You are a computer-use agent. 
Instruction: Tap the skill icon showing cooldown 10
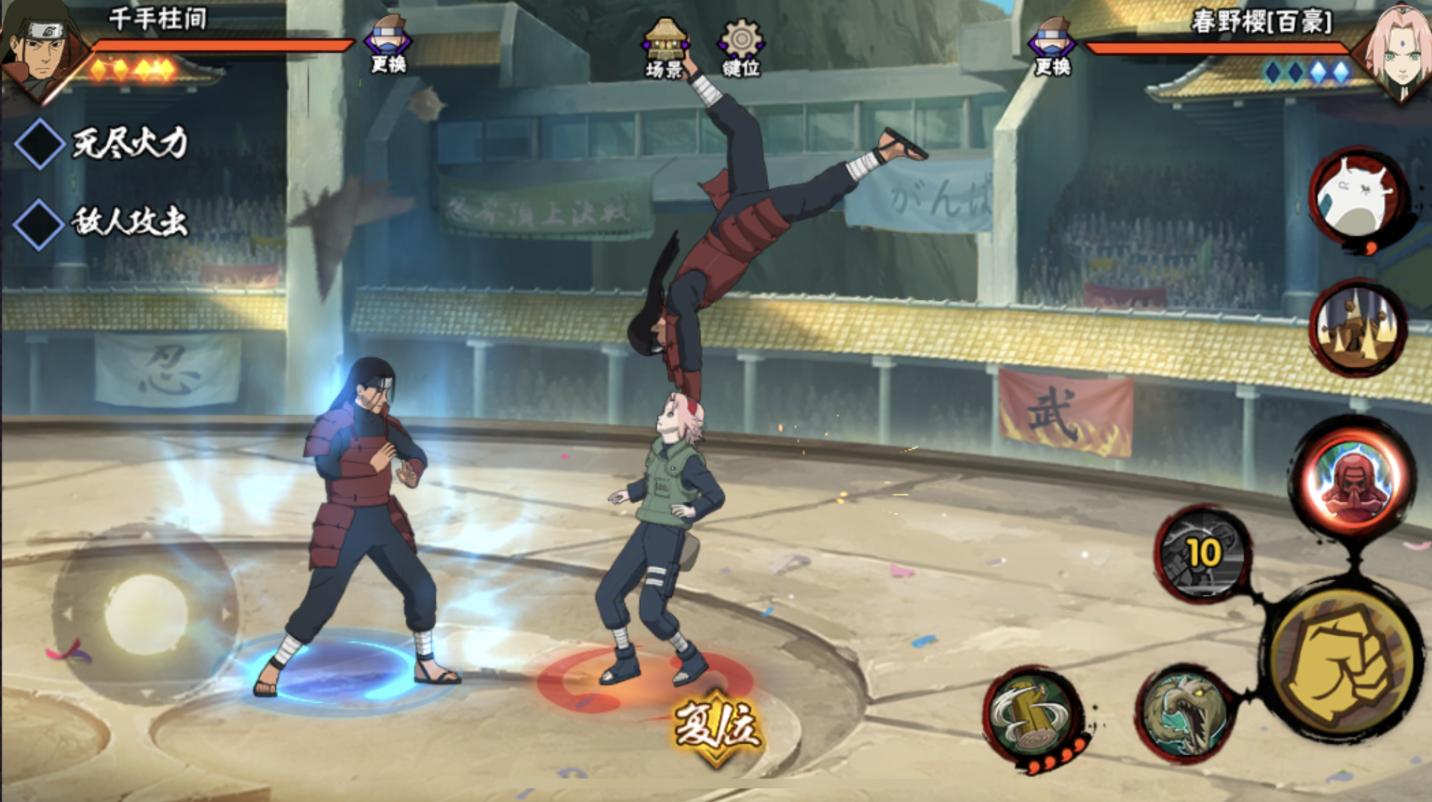point(1203,553)
